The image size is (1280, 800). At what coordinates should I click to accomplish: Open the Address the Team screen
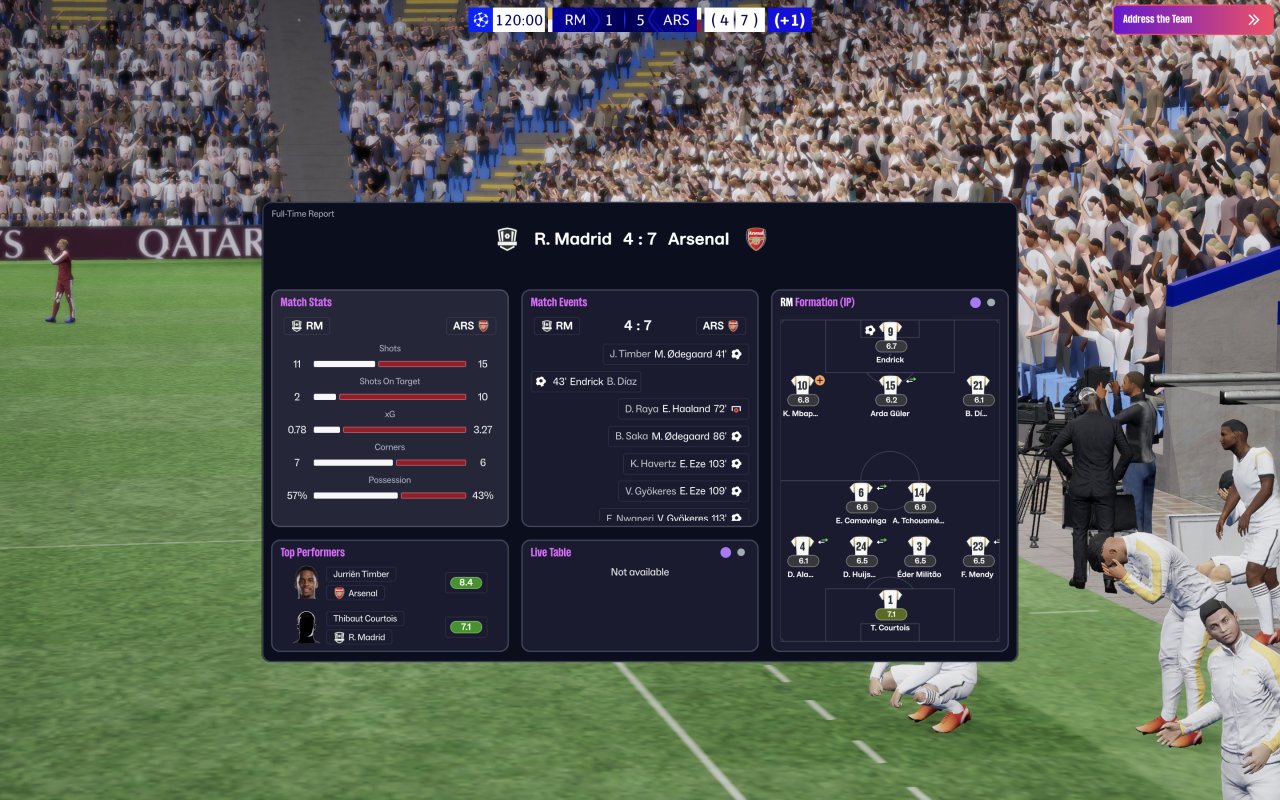click(1190, 19)
